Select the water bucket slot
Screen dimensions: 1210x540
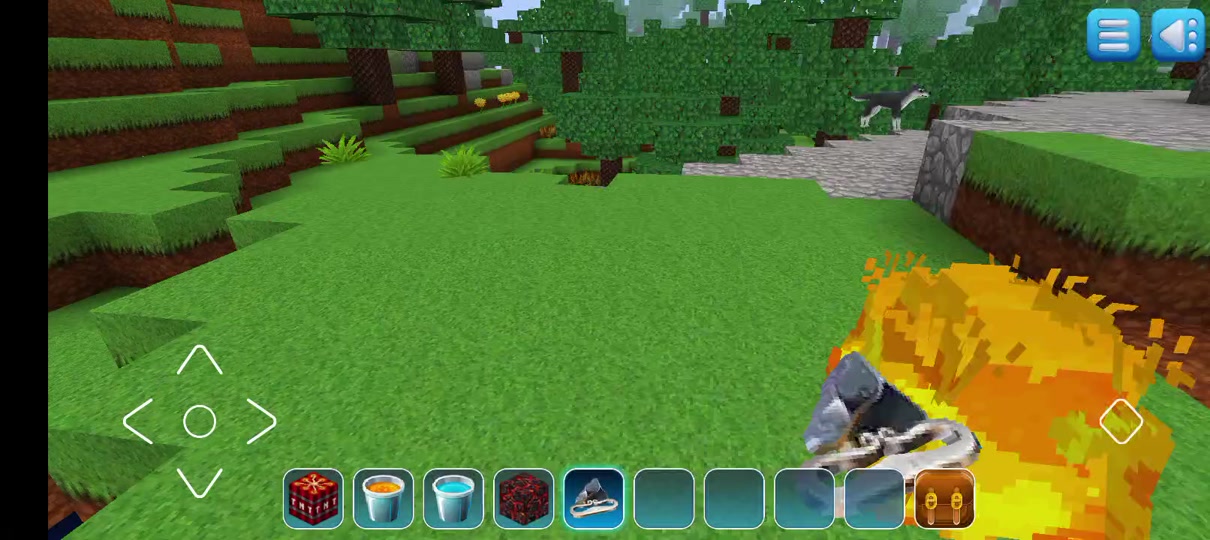point(453,498)
